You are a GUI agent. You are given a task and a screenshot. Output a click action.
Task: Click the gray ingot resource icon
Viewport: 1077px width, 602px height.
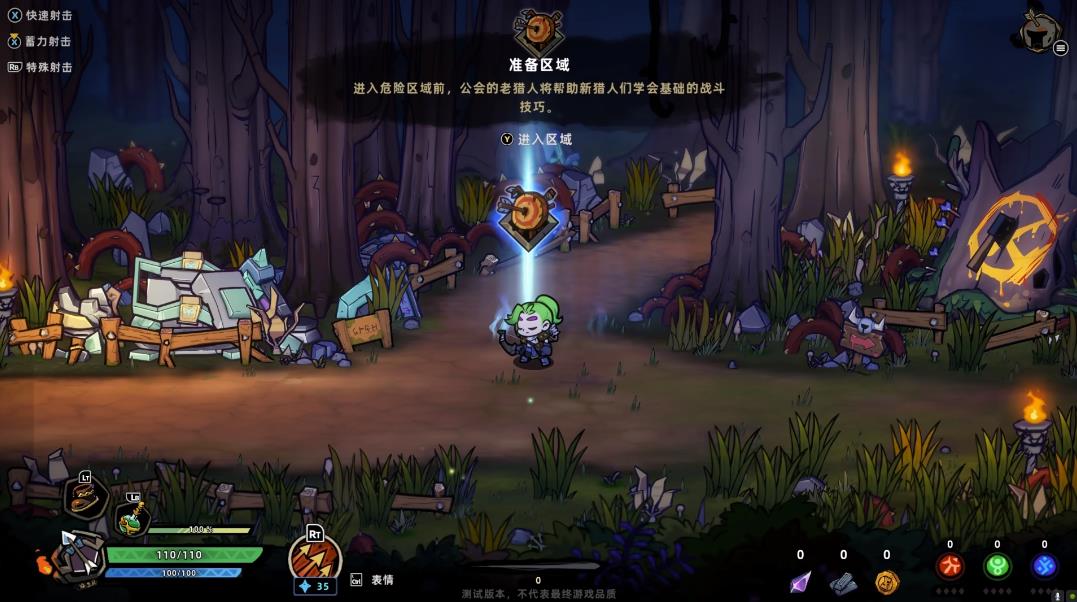843,582
